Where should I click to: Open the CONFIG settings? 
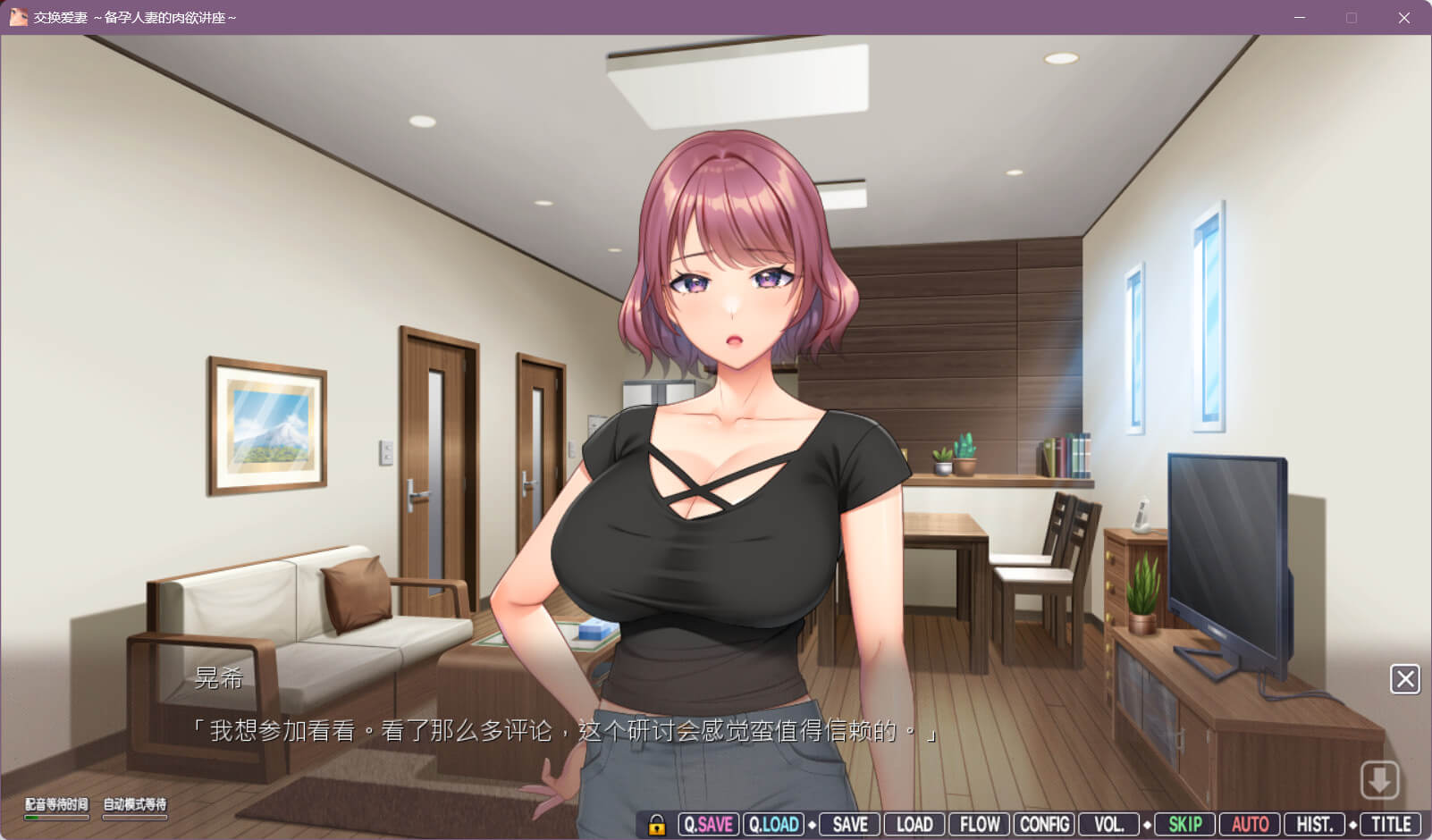(1044, 824)
